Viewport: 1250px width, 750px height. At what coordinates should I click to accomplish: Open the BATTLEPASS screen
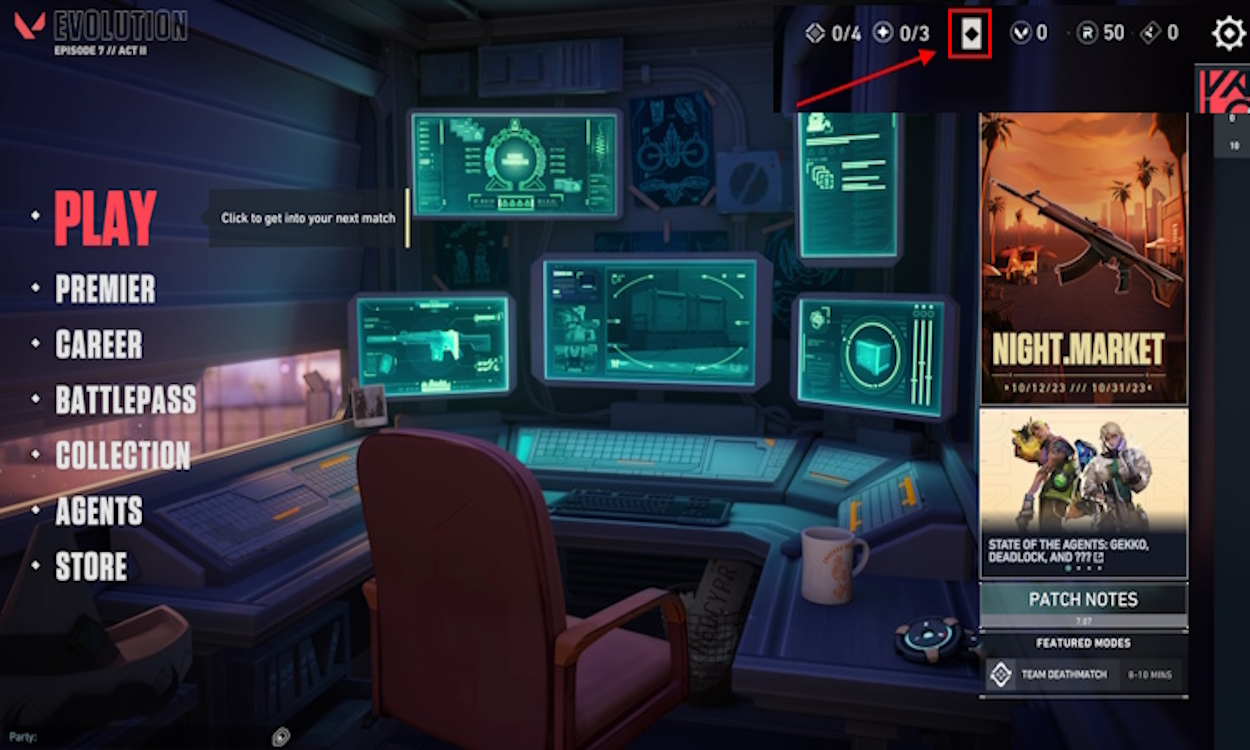pos(125,400)
